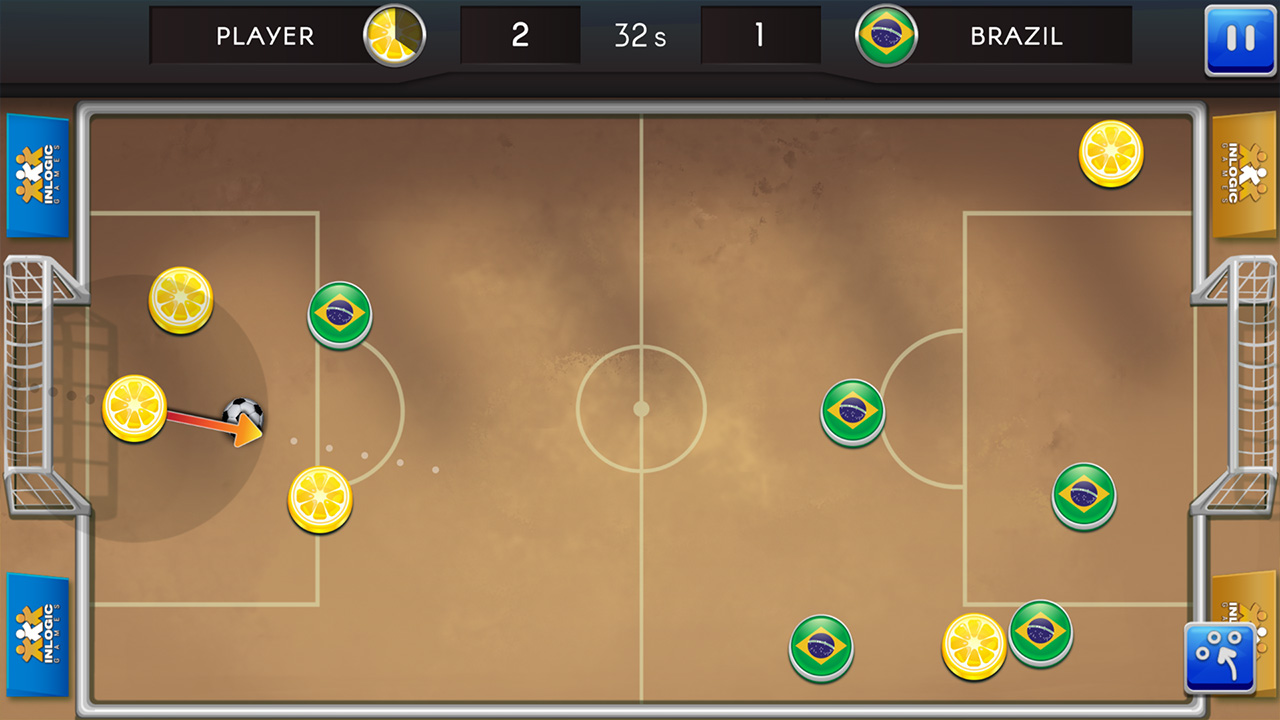Click the Brazil flag icon in scoreboard
Screen dimensions: 1280x720
tap(886, 33)
